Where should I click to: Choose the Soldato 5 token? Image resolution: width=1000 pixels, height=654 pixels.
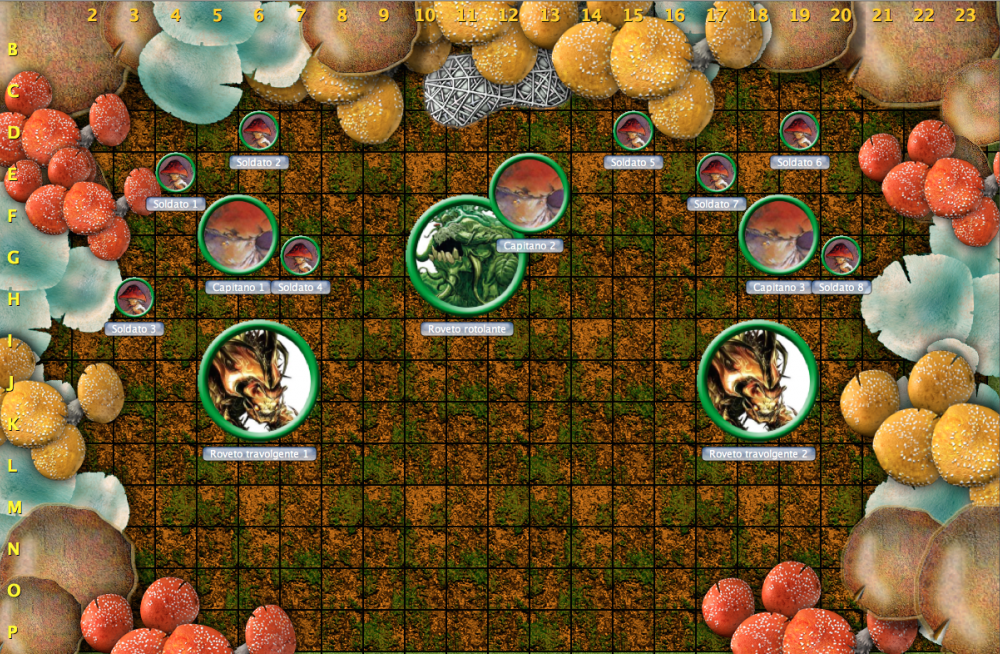click(x=633, y=131)
